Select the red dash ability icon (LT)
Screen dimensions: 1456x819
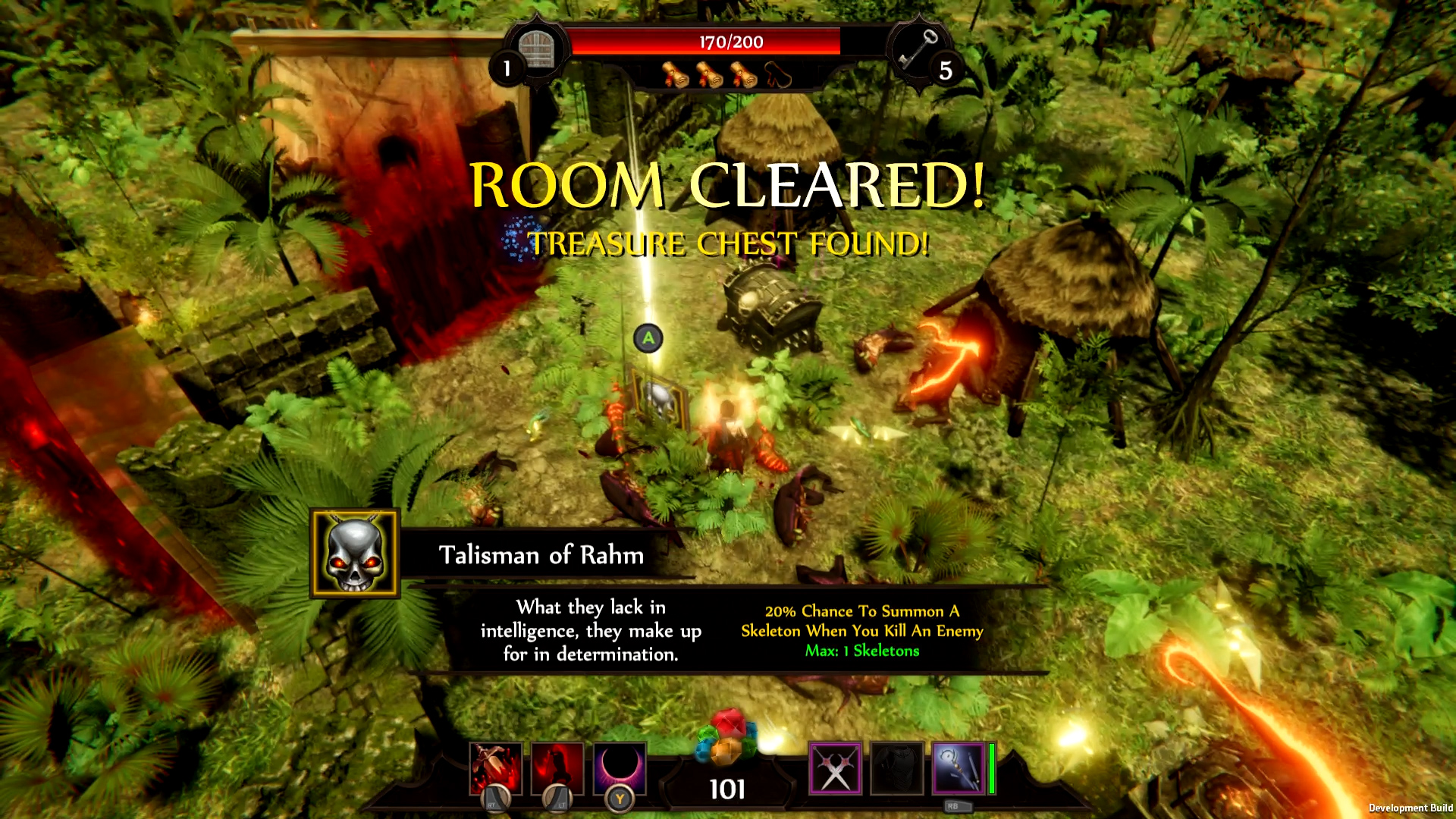pyautogui.click(x=559, y=770)
